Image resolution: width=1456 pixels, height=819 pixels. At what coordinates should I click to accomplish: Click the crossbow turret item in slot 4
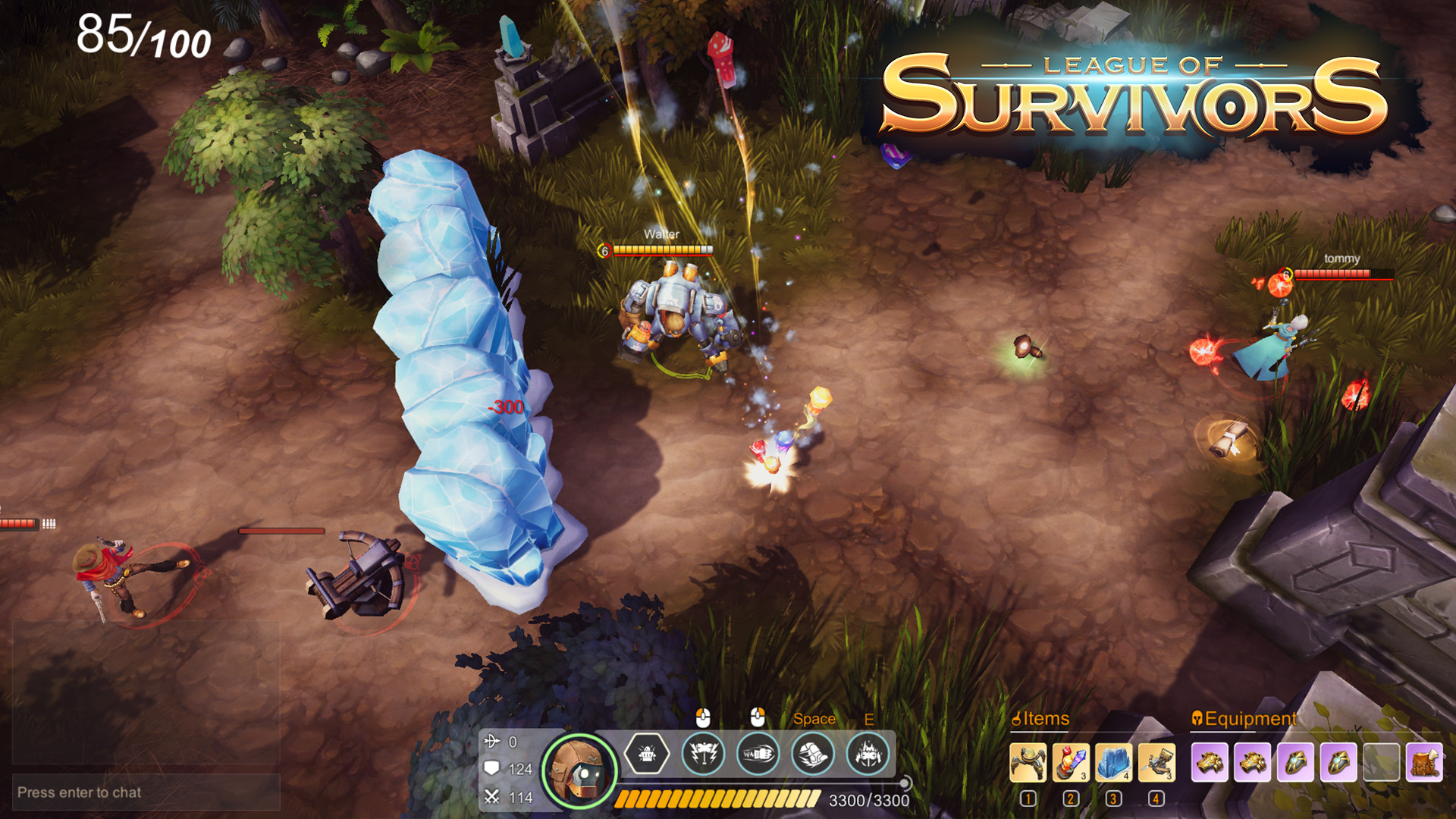point(1156,762)
